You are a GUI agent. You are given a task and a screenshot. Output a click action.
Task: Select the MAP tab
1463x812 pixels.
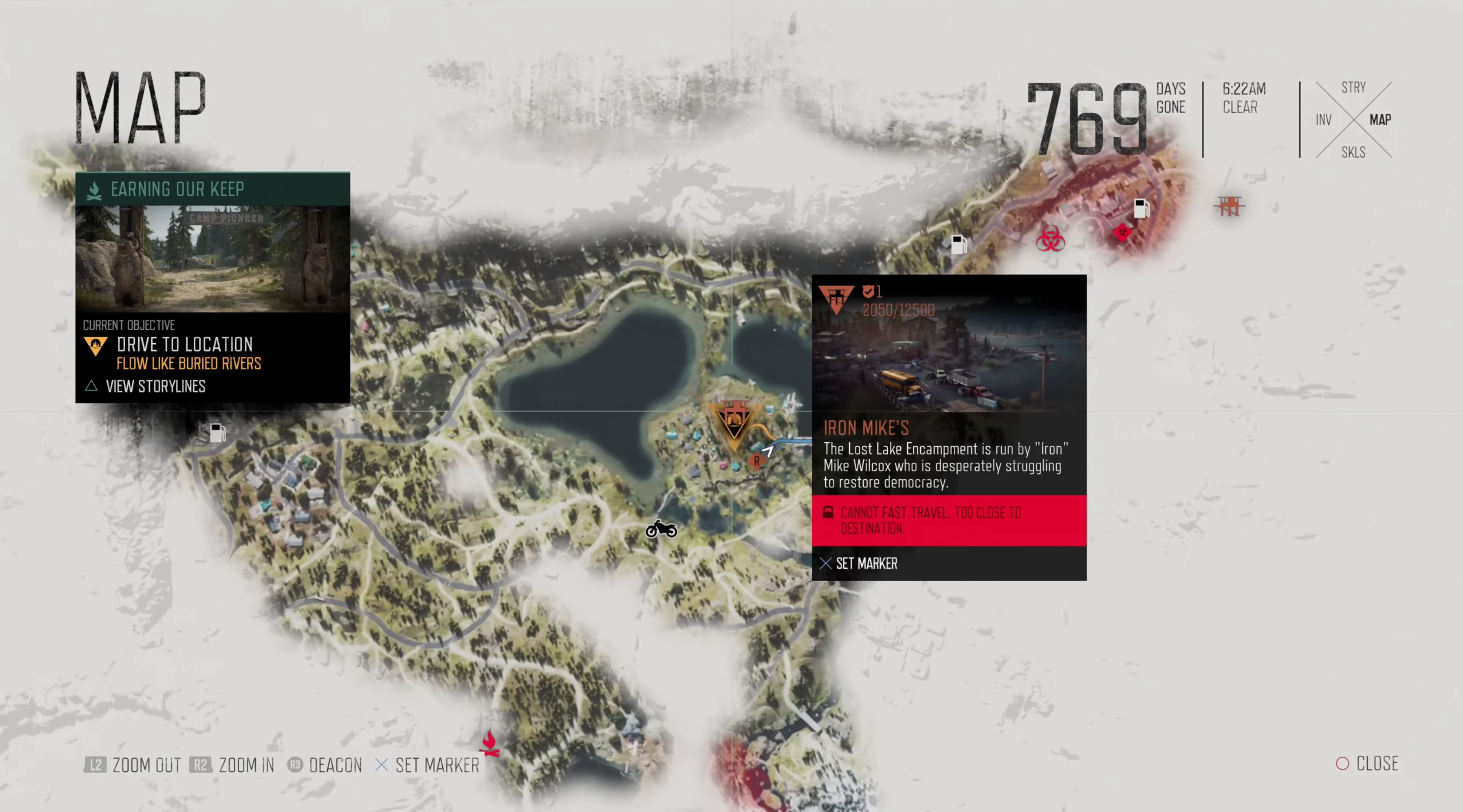(1380, 120)
